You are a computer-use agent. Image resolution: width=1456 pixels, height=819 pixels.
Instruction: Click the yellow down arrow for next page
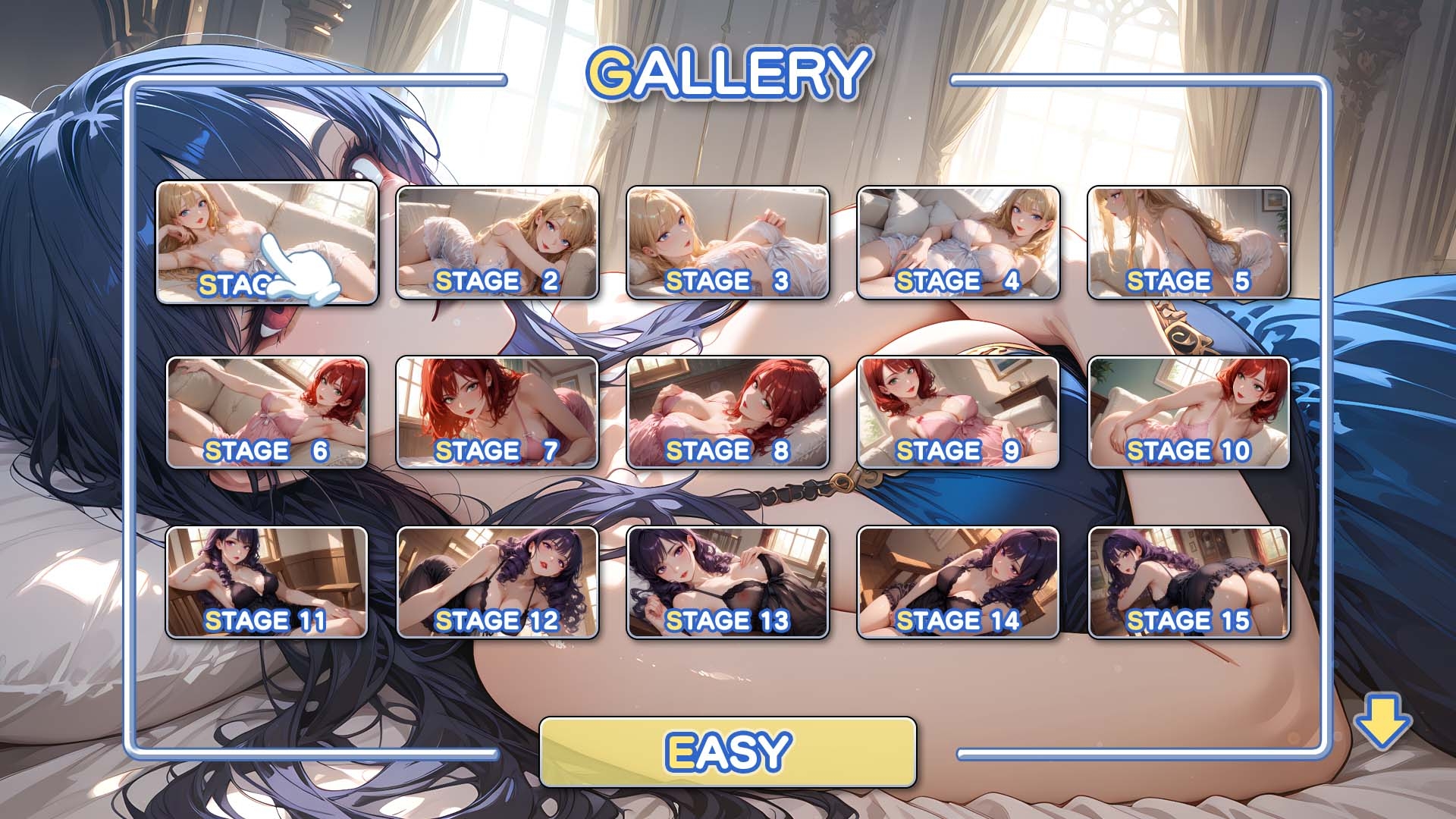(1382, 723)
